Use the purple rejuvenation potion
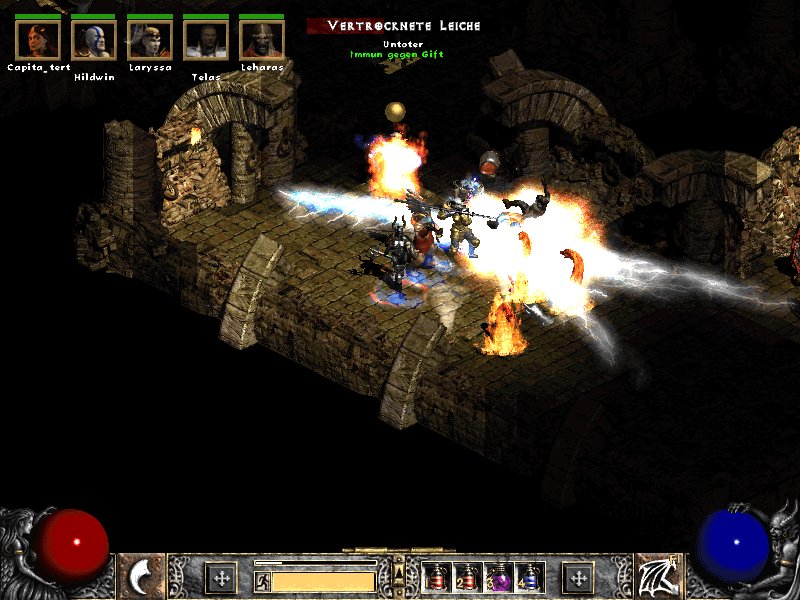This screenshot has width=800, height=600. point(498,578)
